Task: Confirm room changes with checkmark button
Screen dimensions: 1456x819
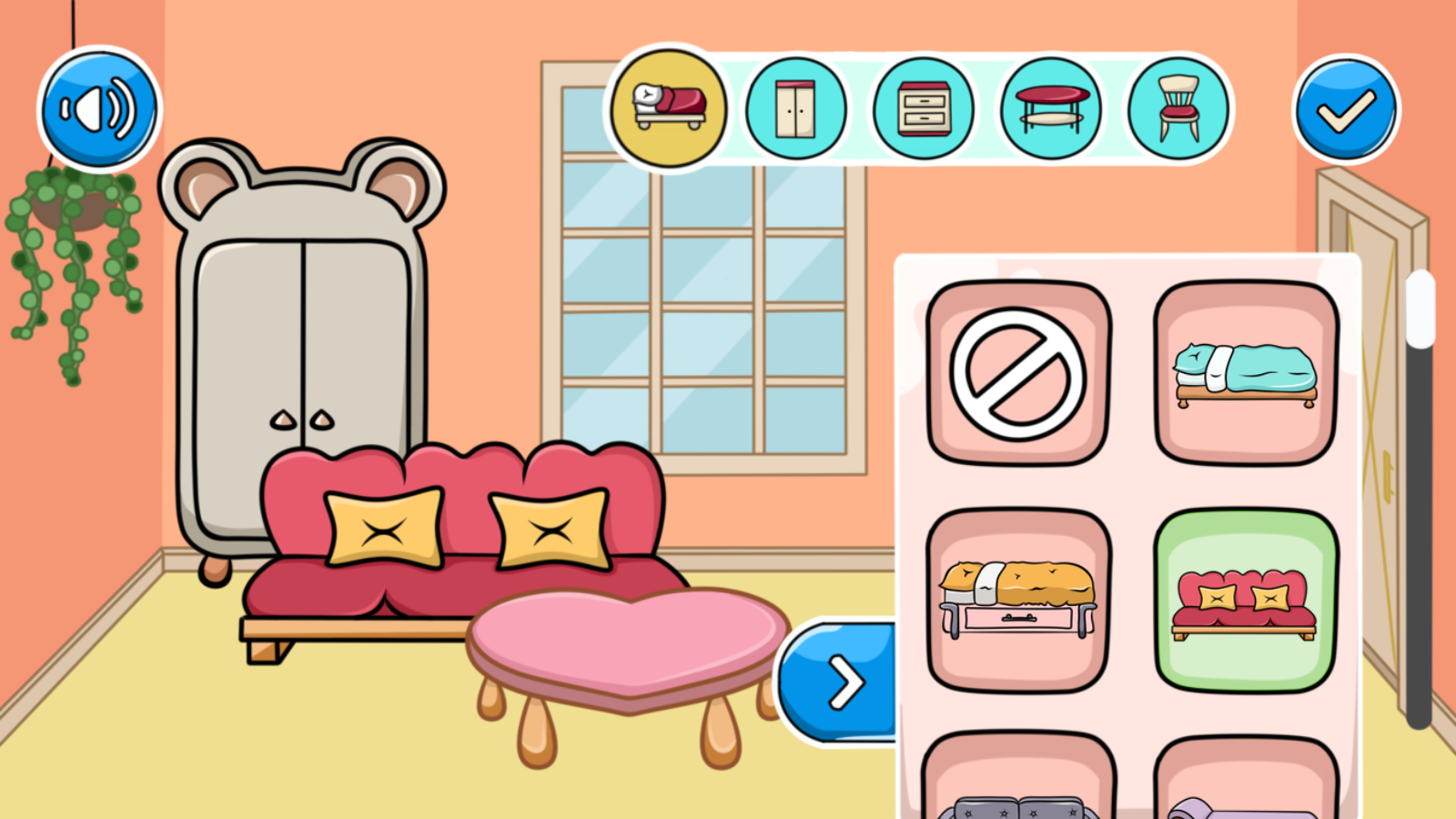Action: [x=1345, y=109]
